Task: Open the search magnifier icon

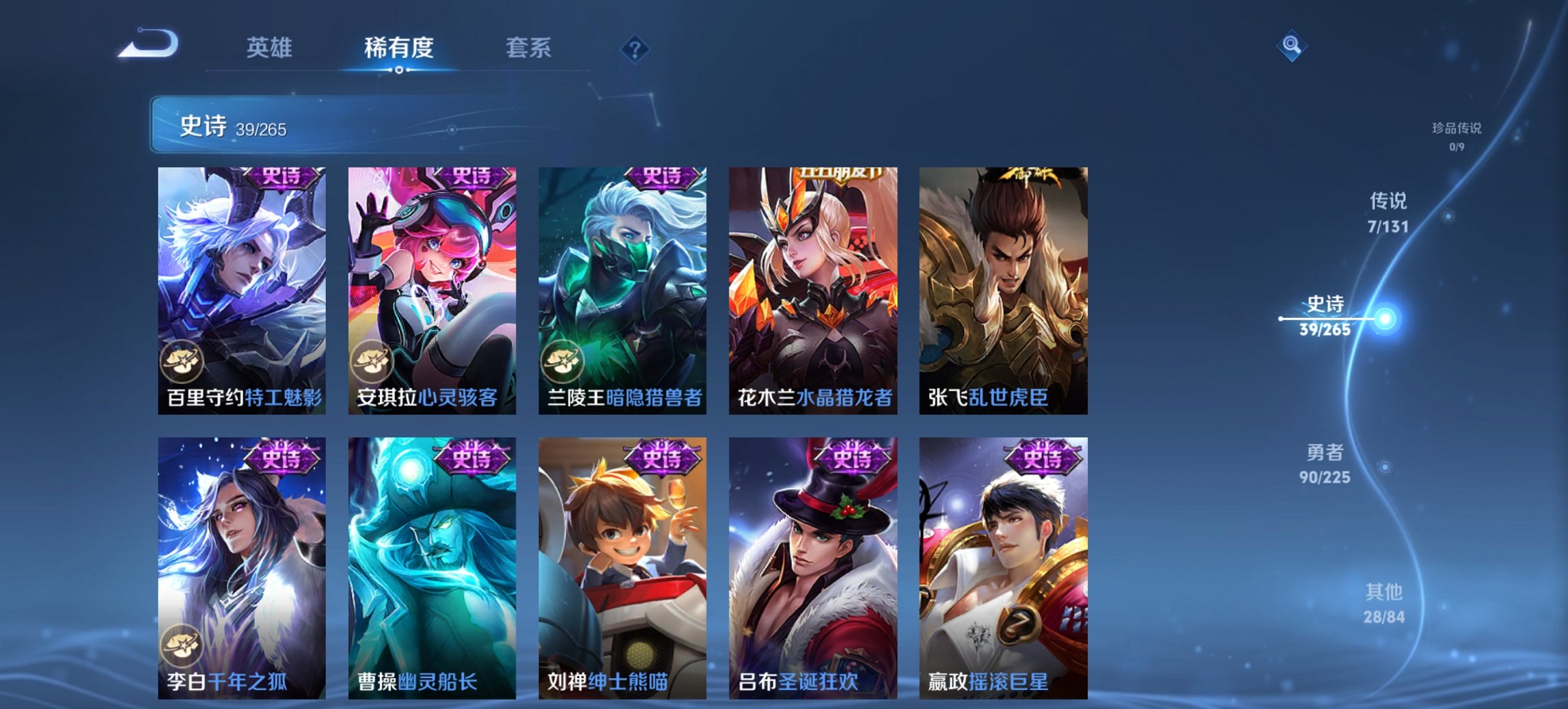Action: tap(1290, 46)
